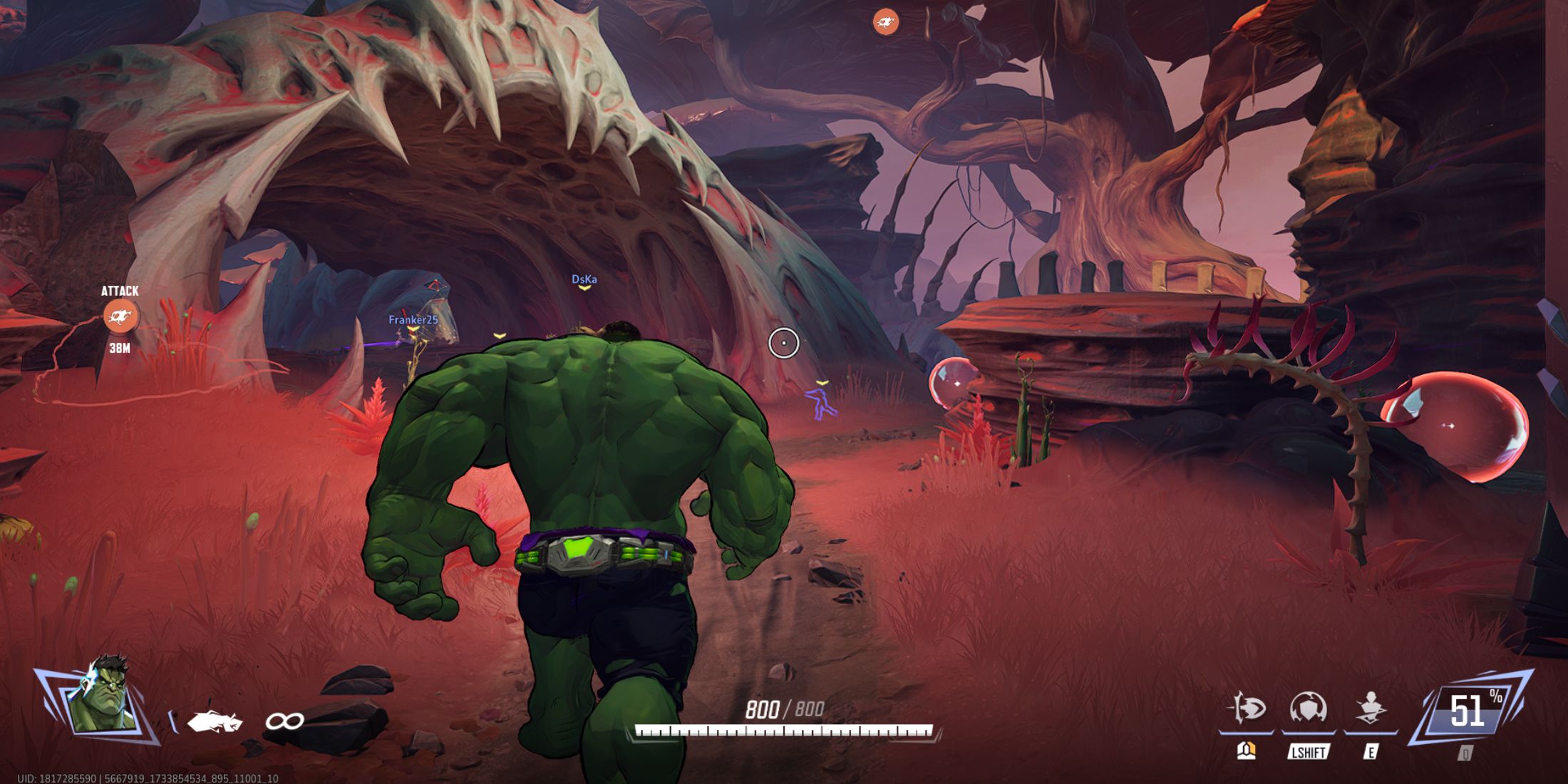Click teammate Franker25's name tag
1568x784 pixels.
pyautogui.click(x=413, y=320)
